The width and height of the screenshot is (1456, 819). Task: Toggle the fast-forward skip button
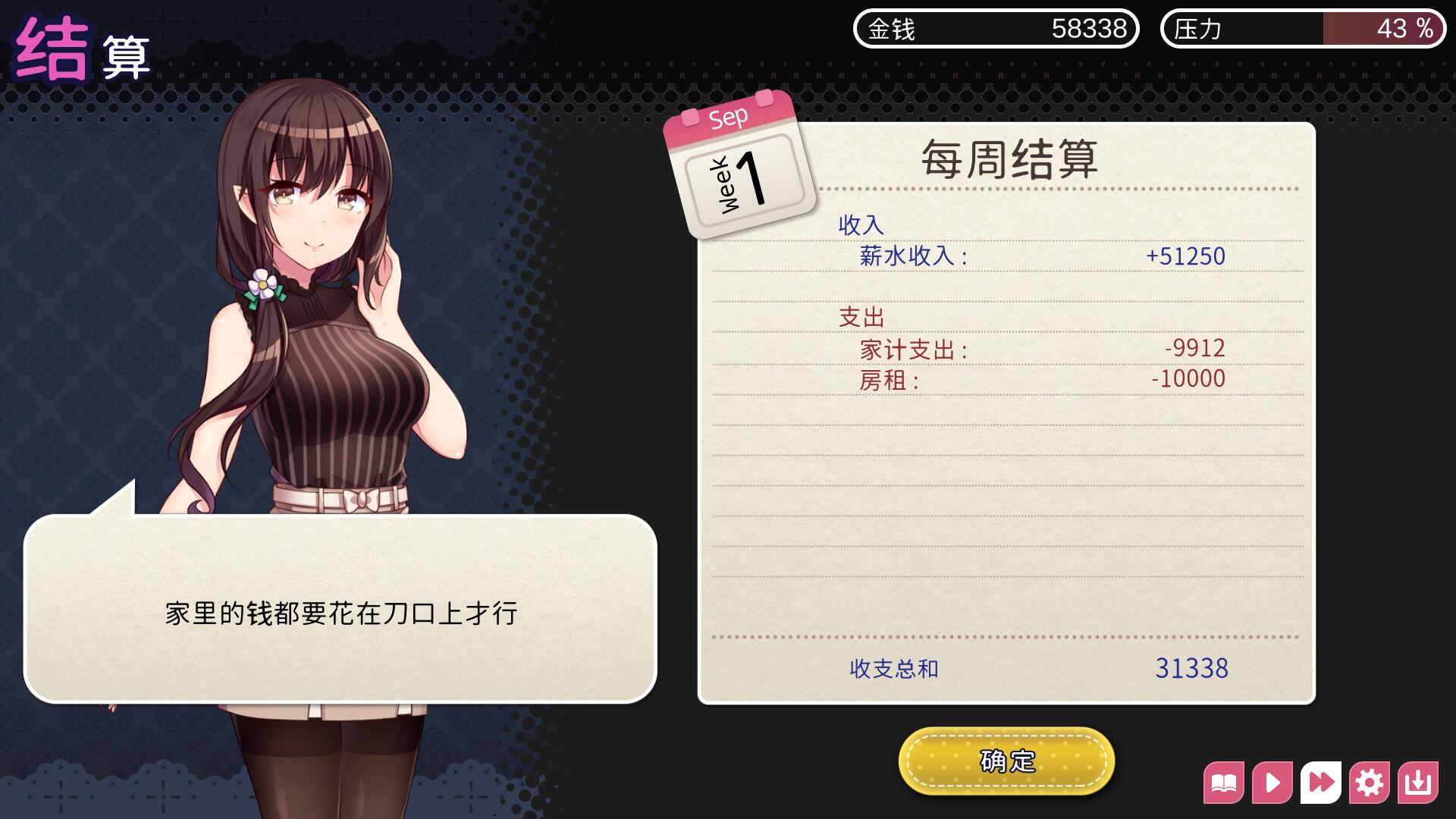click(x=1321, y=783)
